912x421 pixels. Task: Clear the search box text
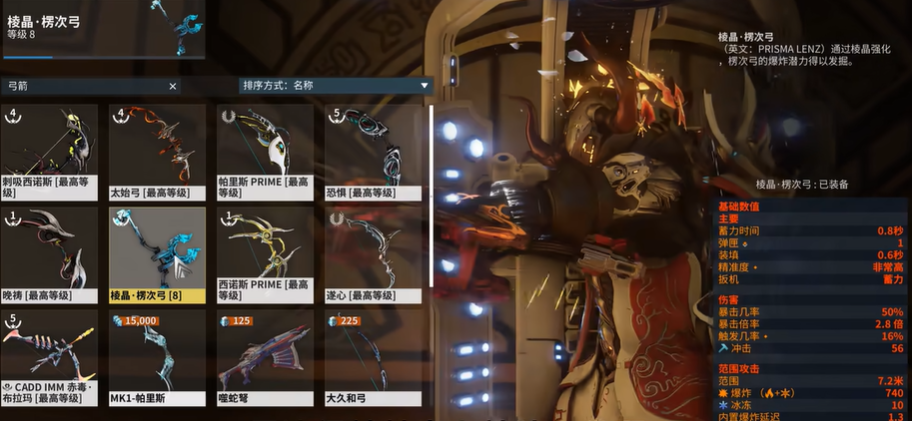[172, 86]
